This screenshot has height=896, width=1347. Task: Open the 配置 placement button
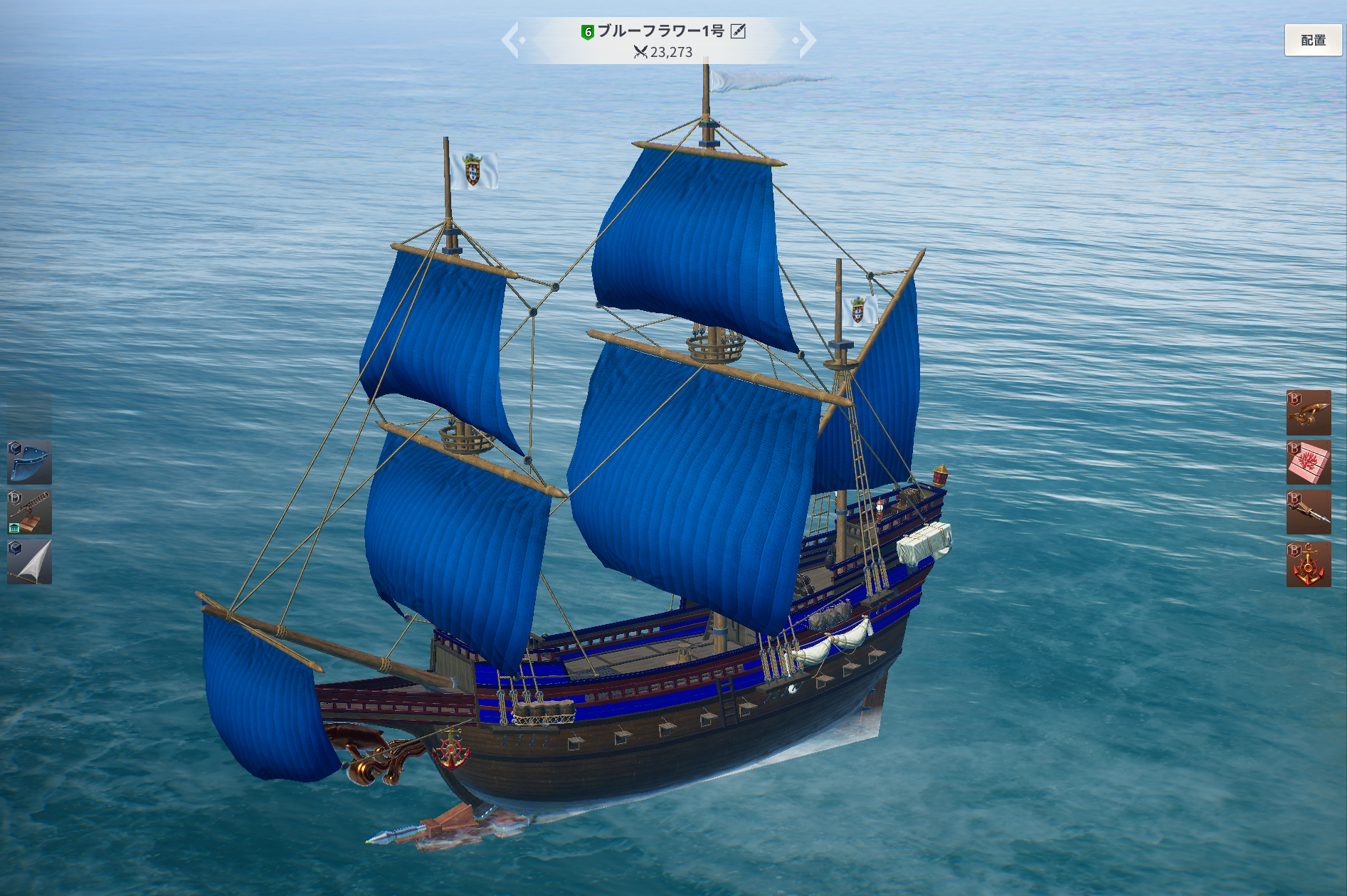(x=1313, y=41)
